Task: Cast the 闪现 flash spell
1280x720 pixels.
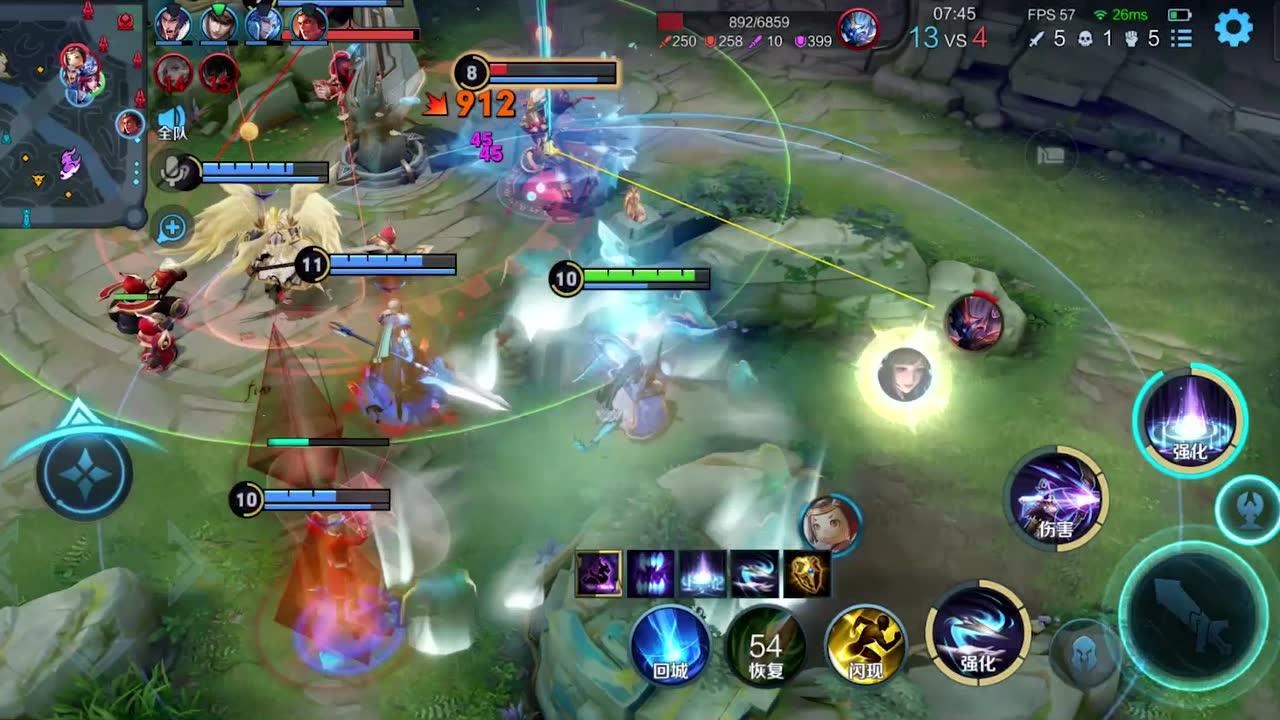Action: point(865,645)
